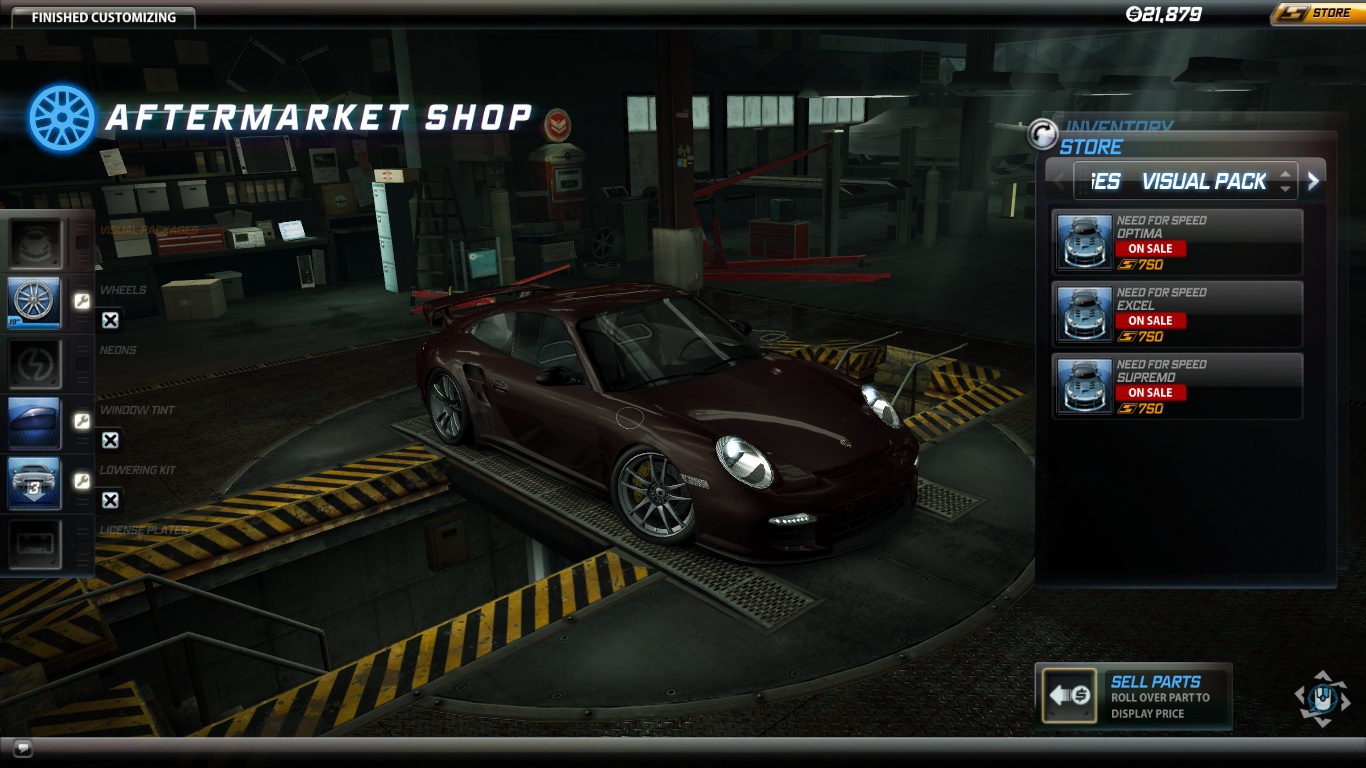Select the installed 19-inch Wheels slot
Screen dimensions: 1366x768
[36, 303]
